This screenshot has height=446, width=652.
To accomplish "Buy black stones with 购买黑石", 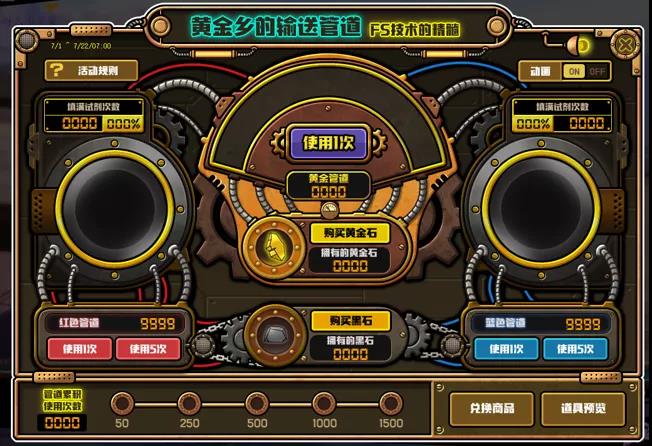I will [343, 320].
